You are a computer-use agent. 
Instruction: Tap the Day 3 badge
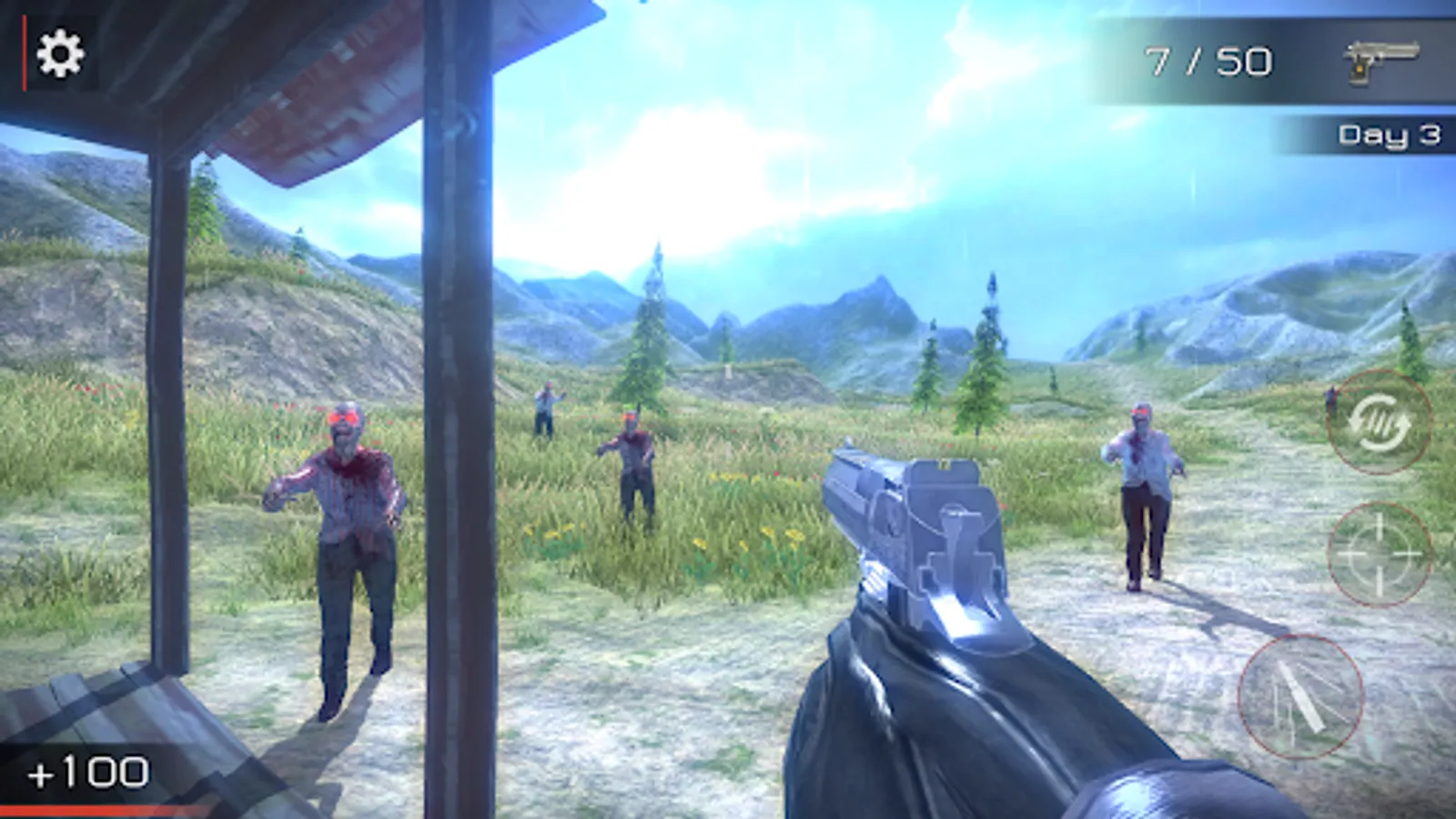[x=1389, y=135]
